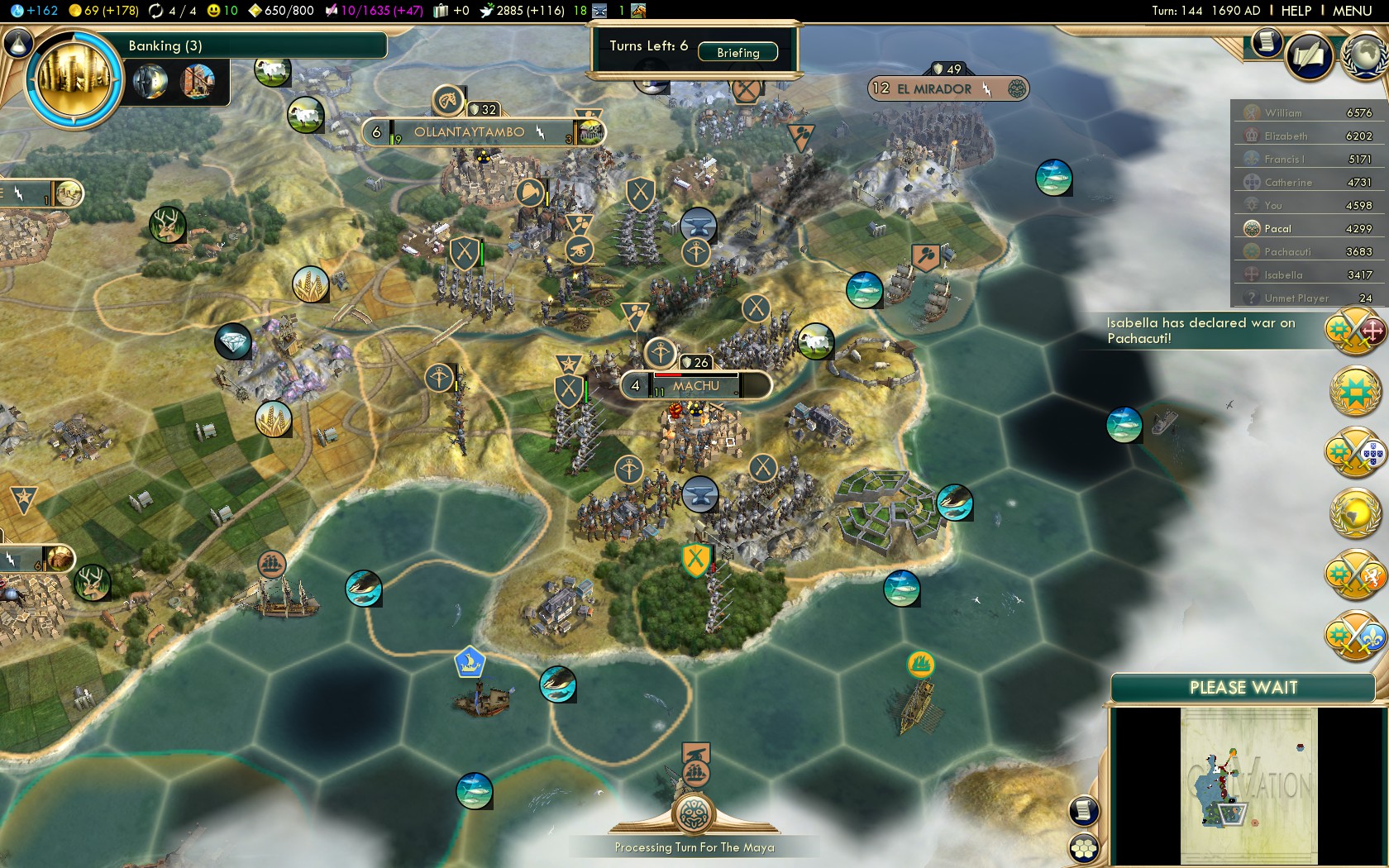Select the MACHU city banner
This screenshot has height=868, width=1389.
click(x=695, y=386)
